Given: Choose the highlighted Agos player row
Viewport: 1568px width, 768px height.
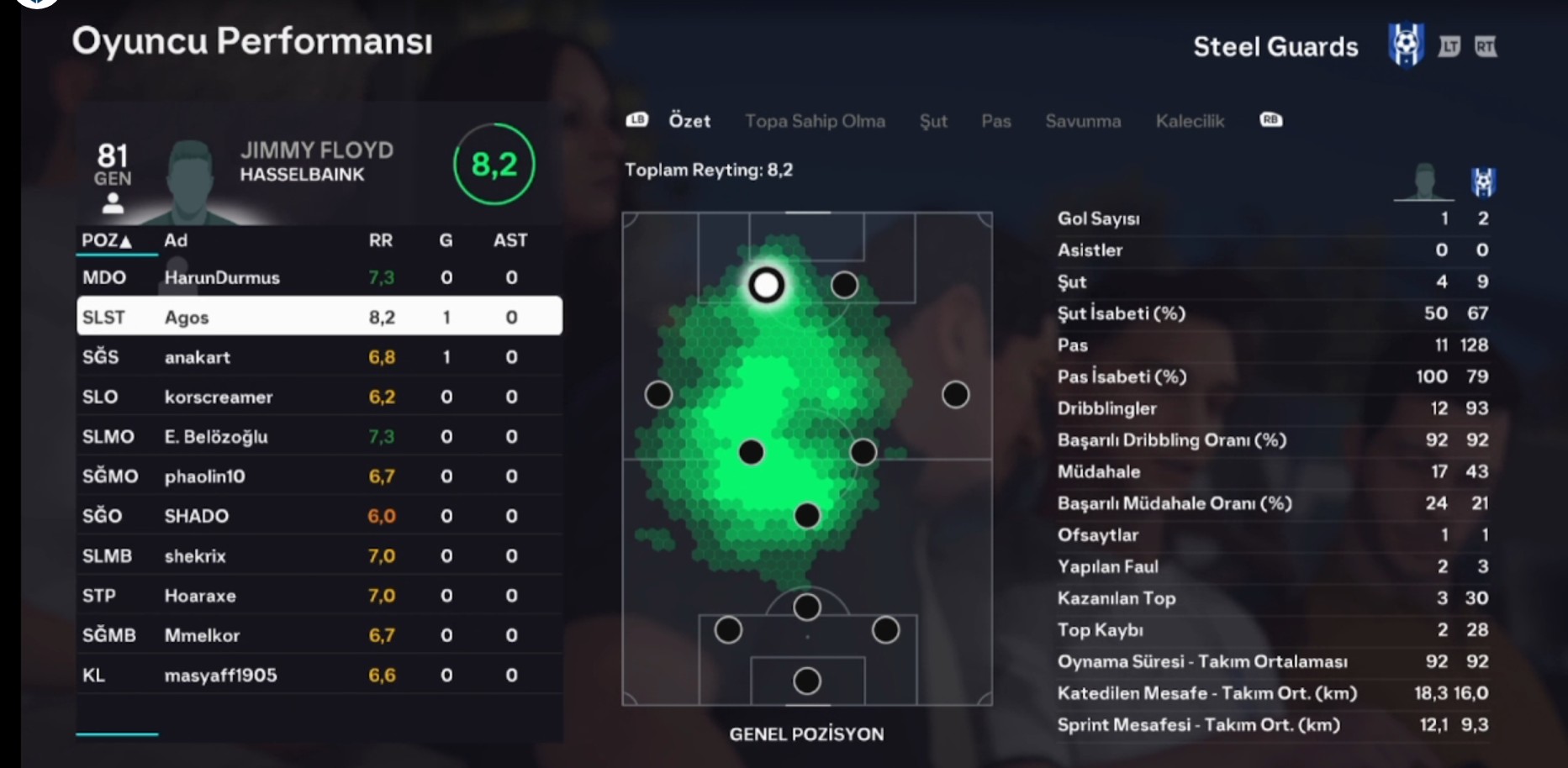Looking at the screenshot, I should click(x=319, y=317).
